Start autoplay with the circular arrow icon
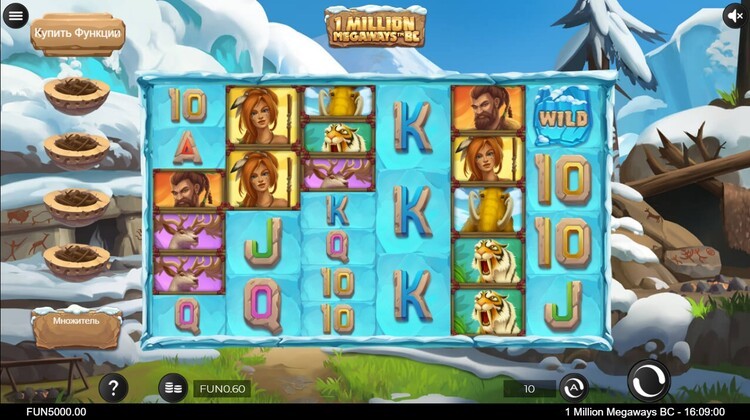This screenshot has width=750, height=420. 573,387
